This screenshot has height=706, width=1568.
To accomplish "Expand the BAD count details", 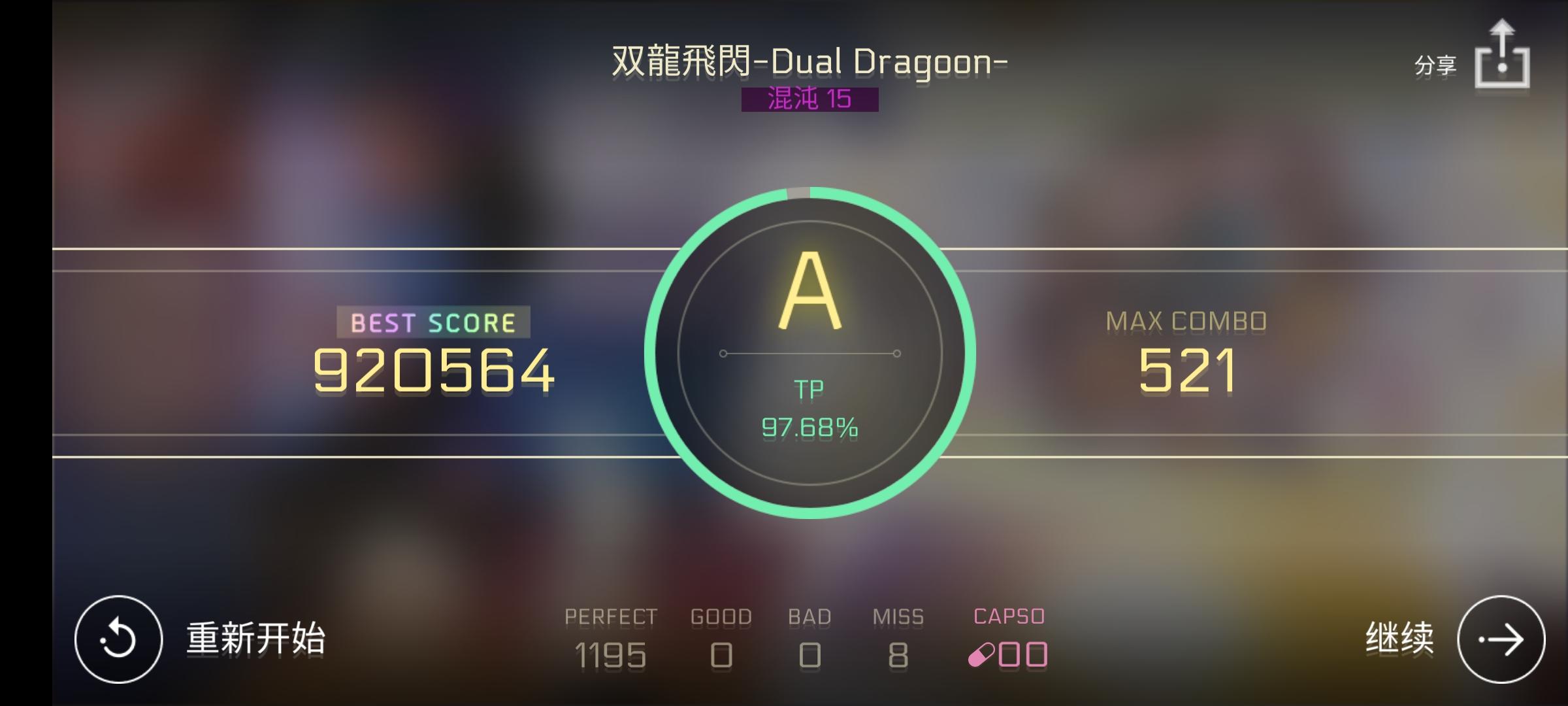I will pos(810,654).
